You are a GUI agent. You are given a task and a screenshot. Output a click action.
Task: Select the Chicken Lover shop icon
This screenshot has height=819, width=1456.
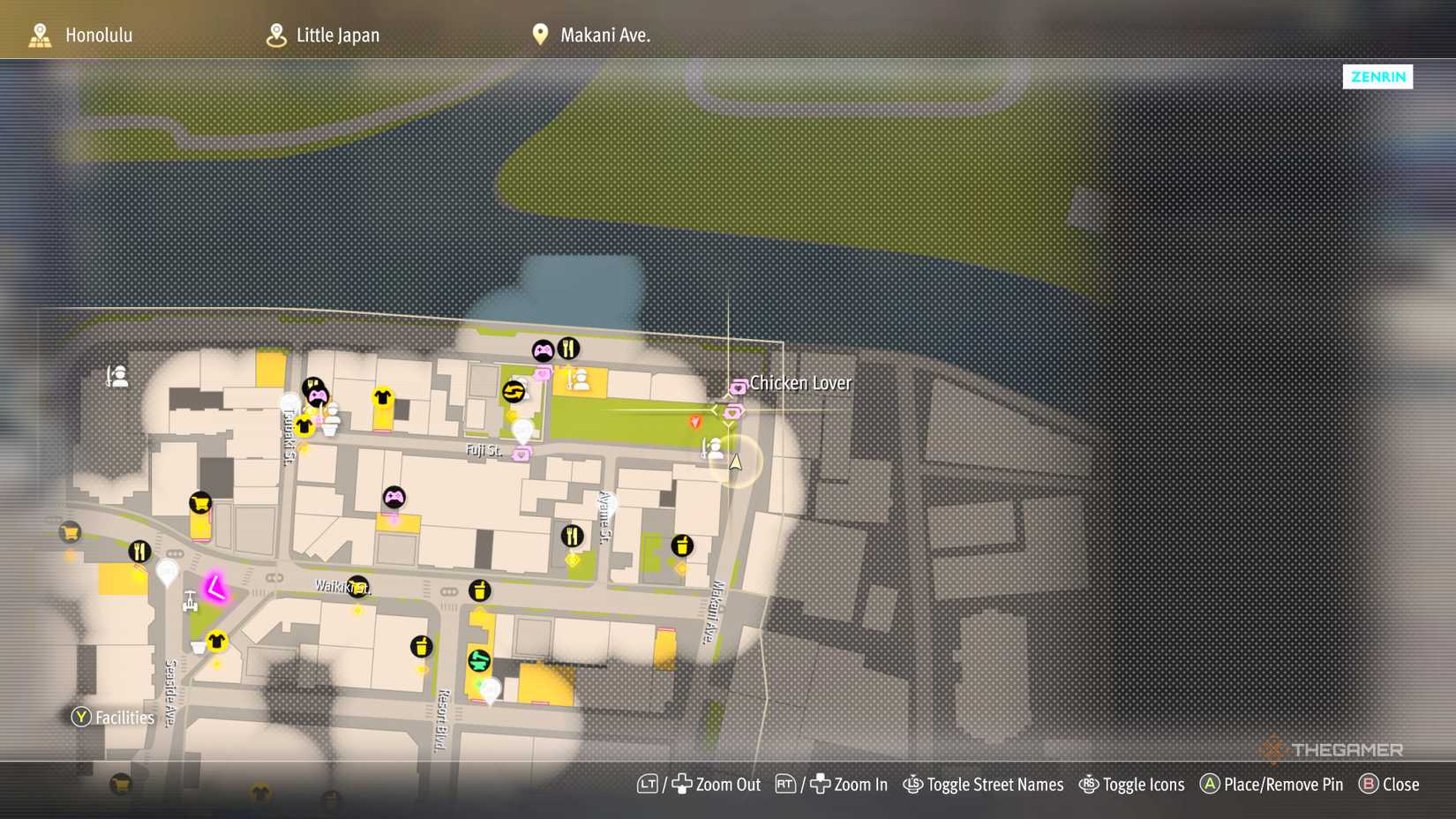tap(739, 386)
